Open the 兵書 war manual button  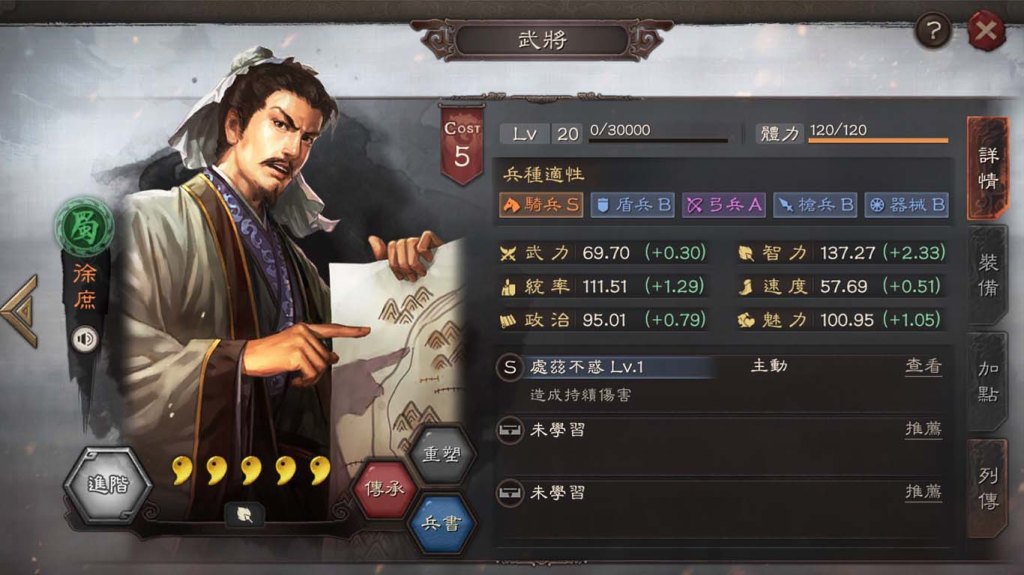[442, 522]
